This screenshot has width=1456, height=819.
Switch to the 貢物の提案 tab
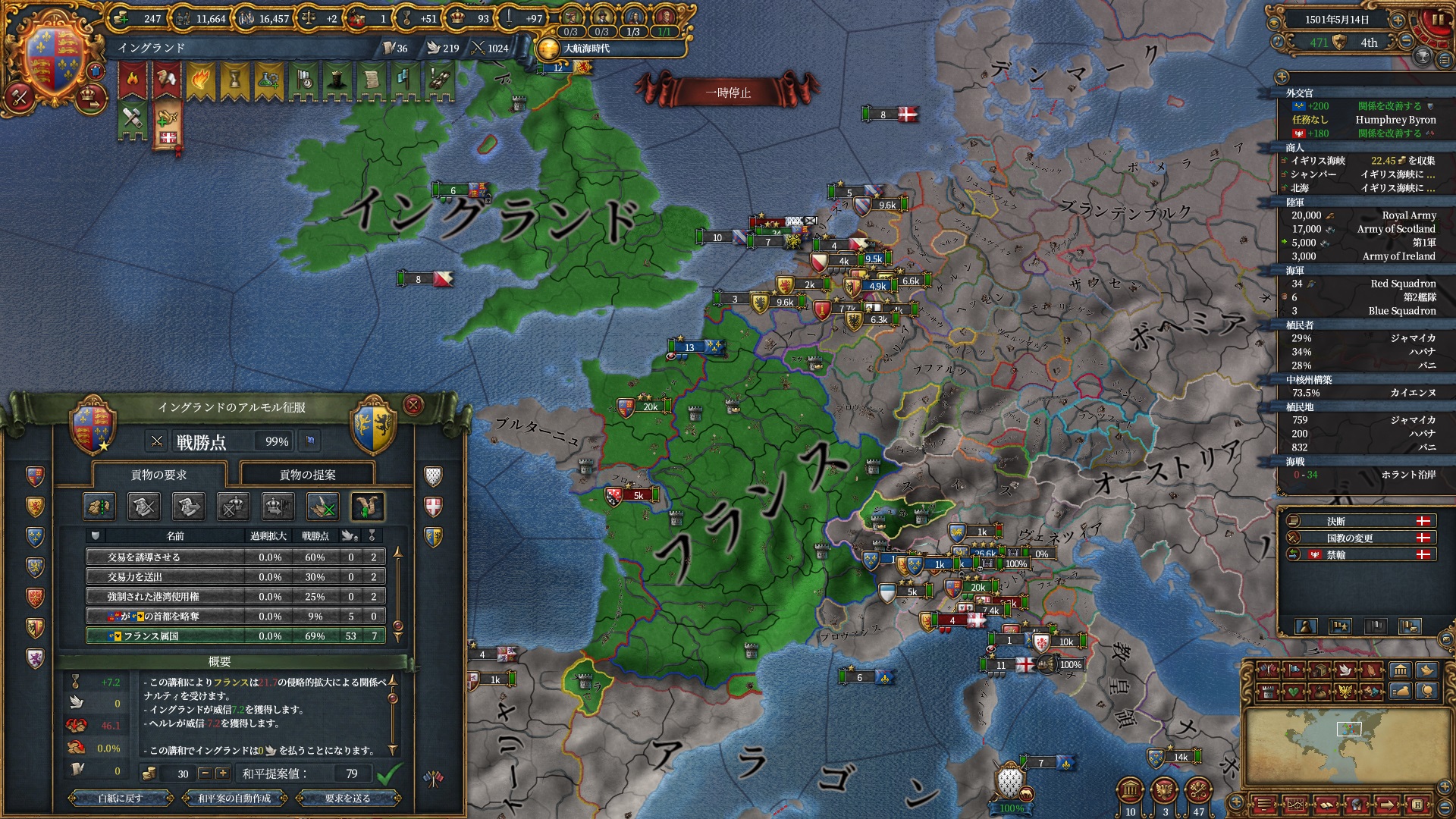point(307,475)
